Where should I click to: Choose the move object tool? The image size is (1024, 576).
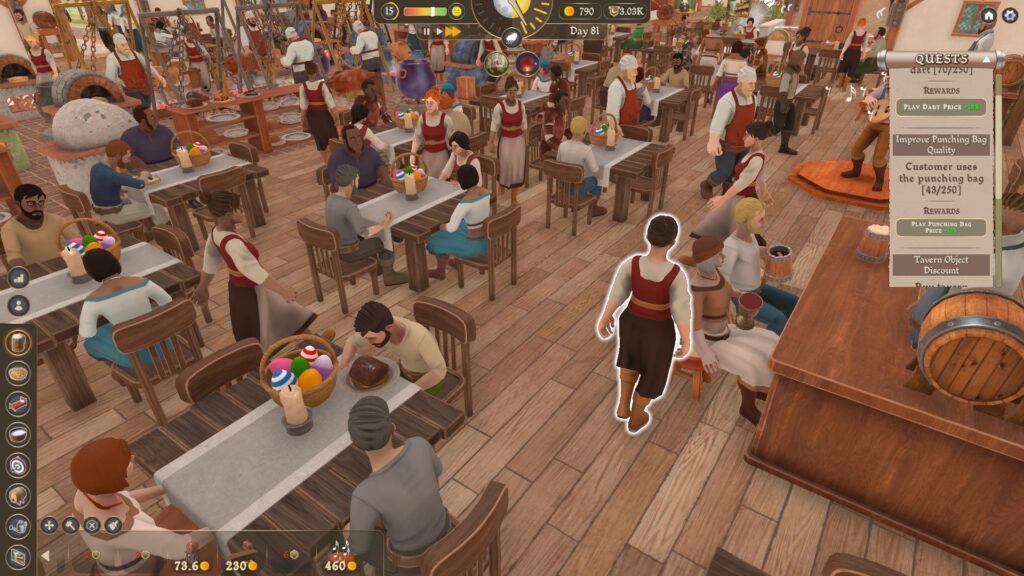point(49,524)
